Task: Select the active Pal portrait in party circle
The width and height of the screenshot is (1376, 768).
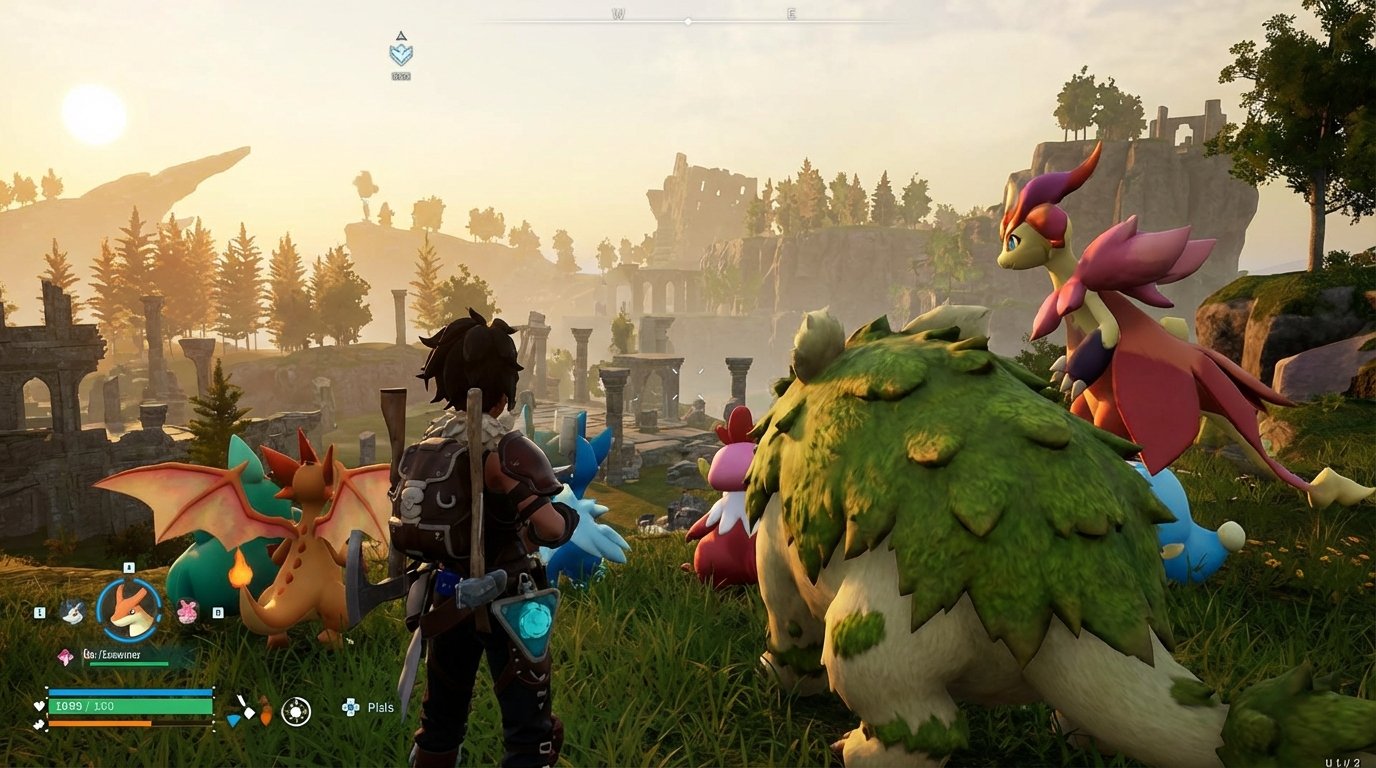Action: 128,611
